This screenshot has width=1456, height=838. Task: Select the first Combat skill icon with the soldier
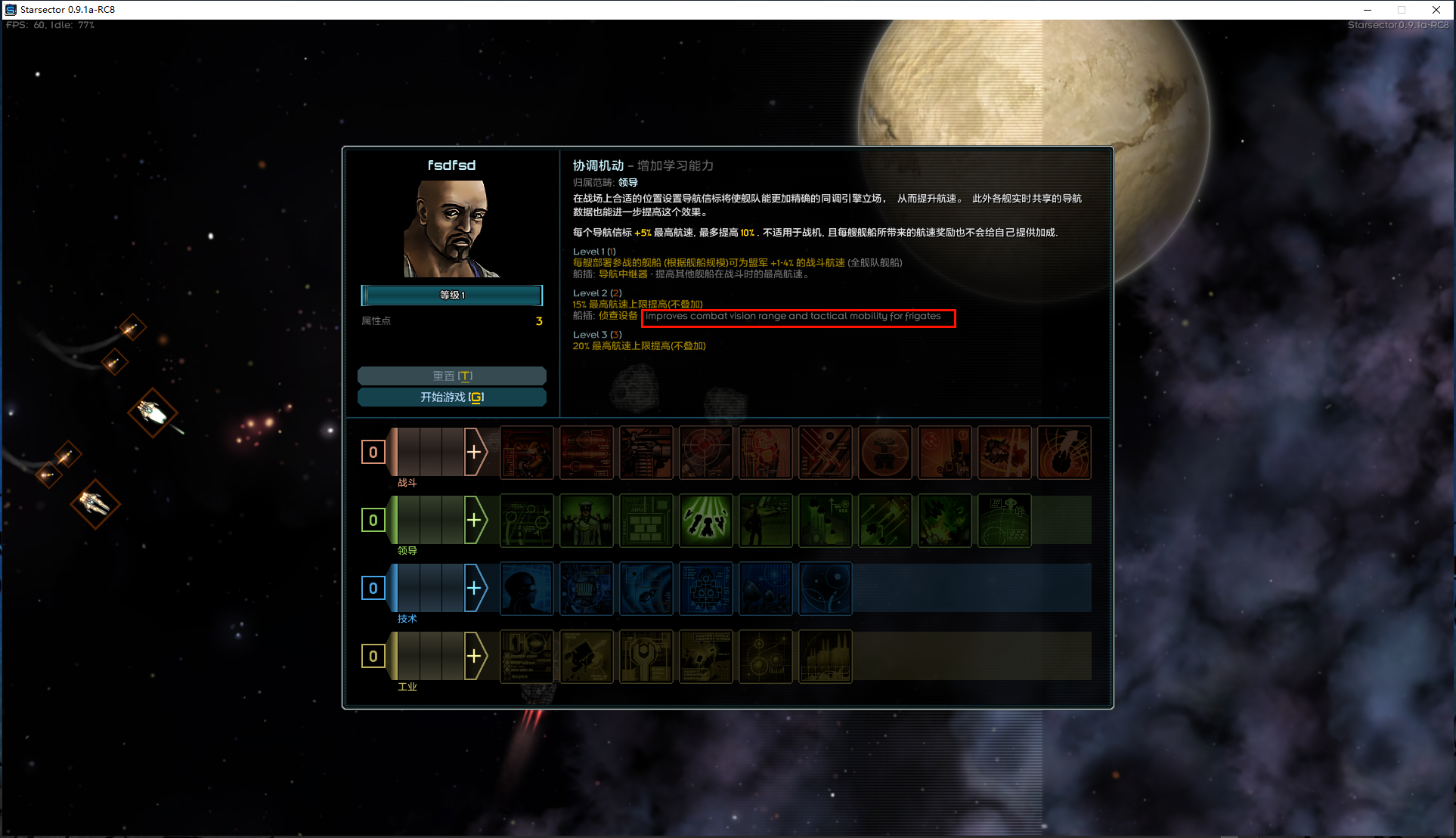(x=527, y=453)
